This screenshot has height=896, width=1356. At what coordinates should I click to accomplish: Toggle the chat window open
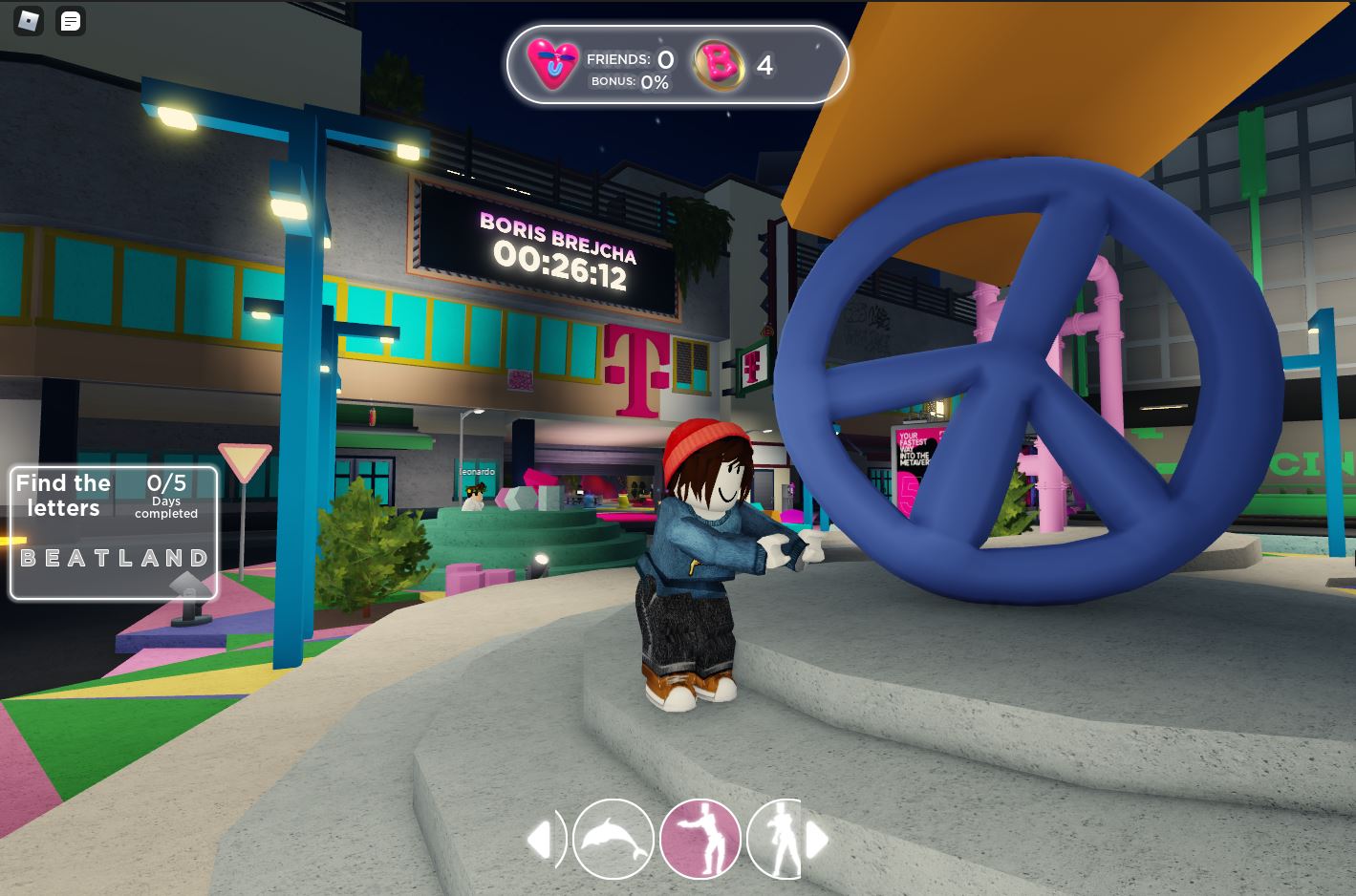tap(70, 21)
